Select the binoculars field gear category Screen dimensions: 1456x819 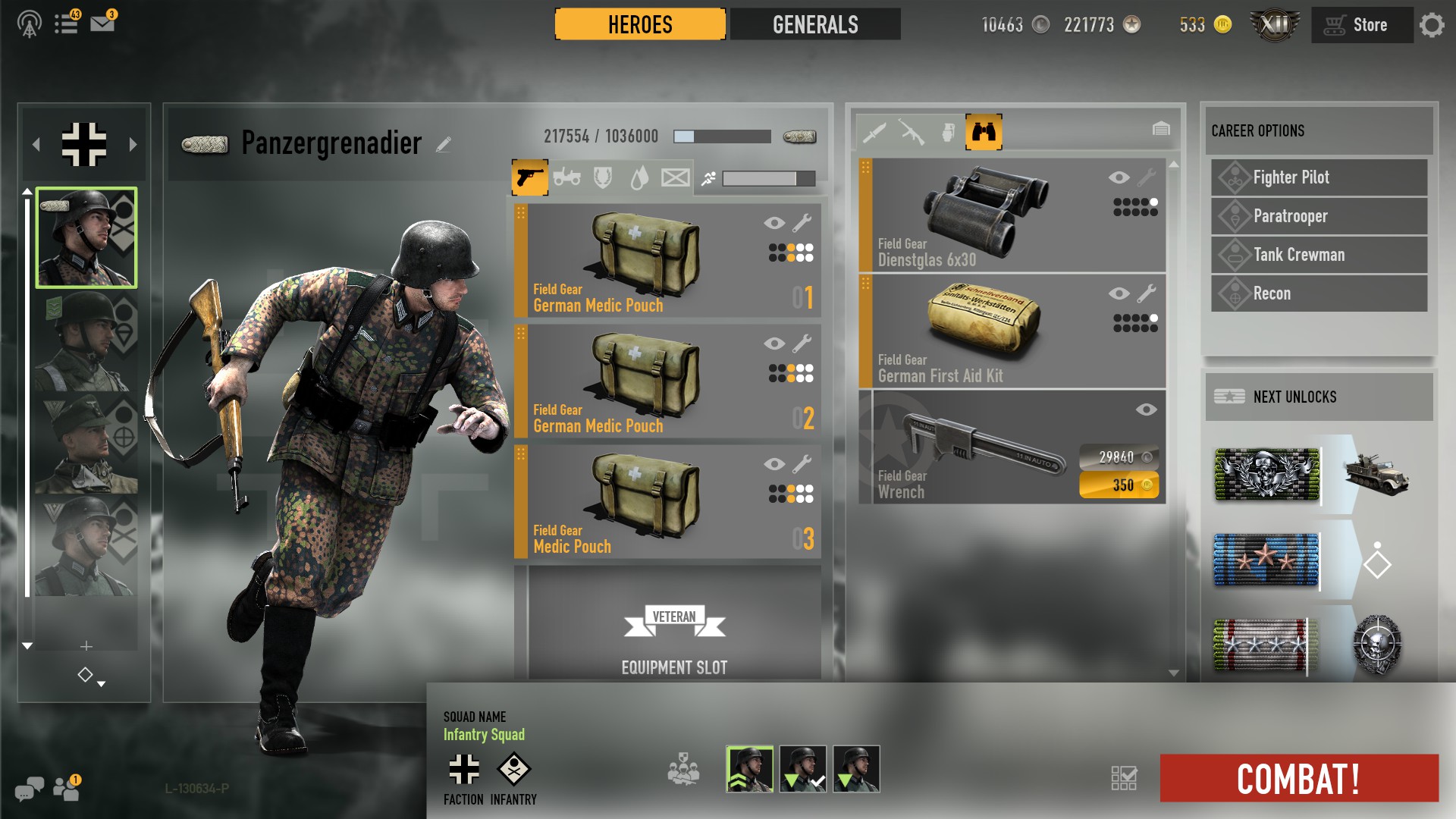[984, 130]
